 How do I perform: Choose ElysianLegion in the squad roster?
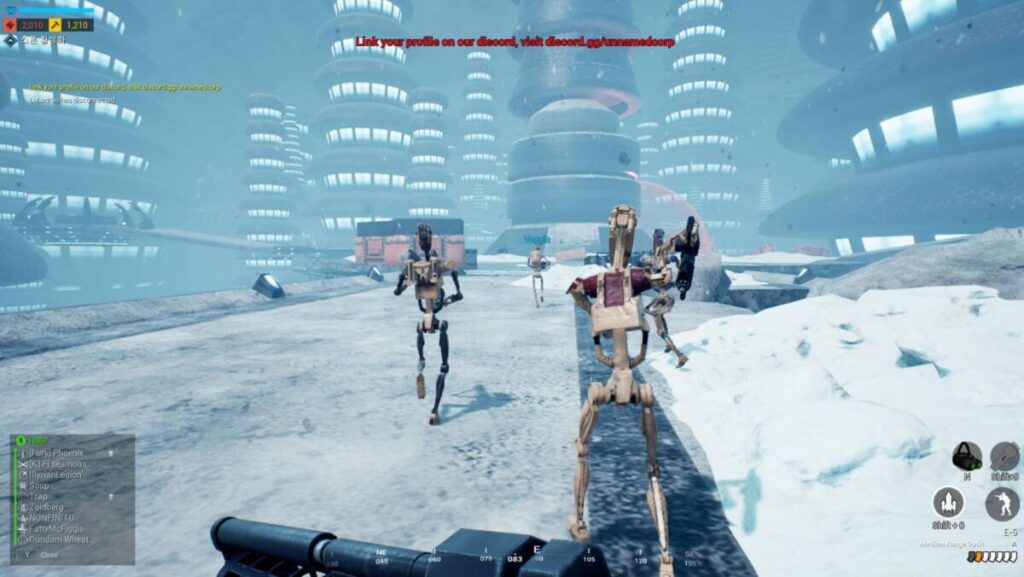coord(56,475)
